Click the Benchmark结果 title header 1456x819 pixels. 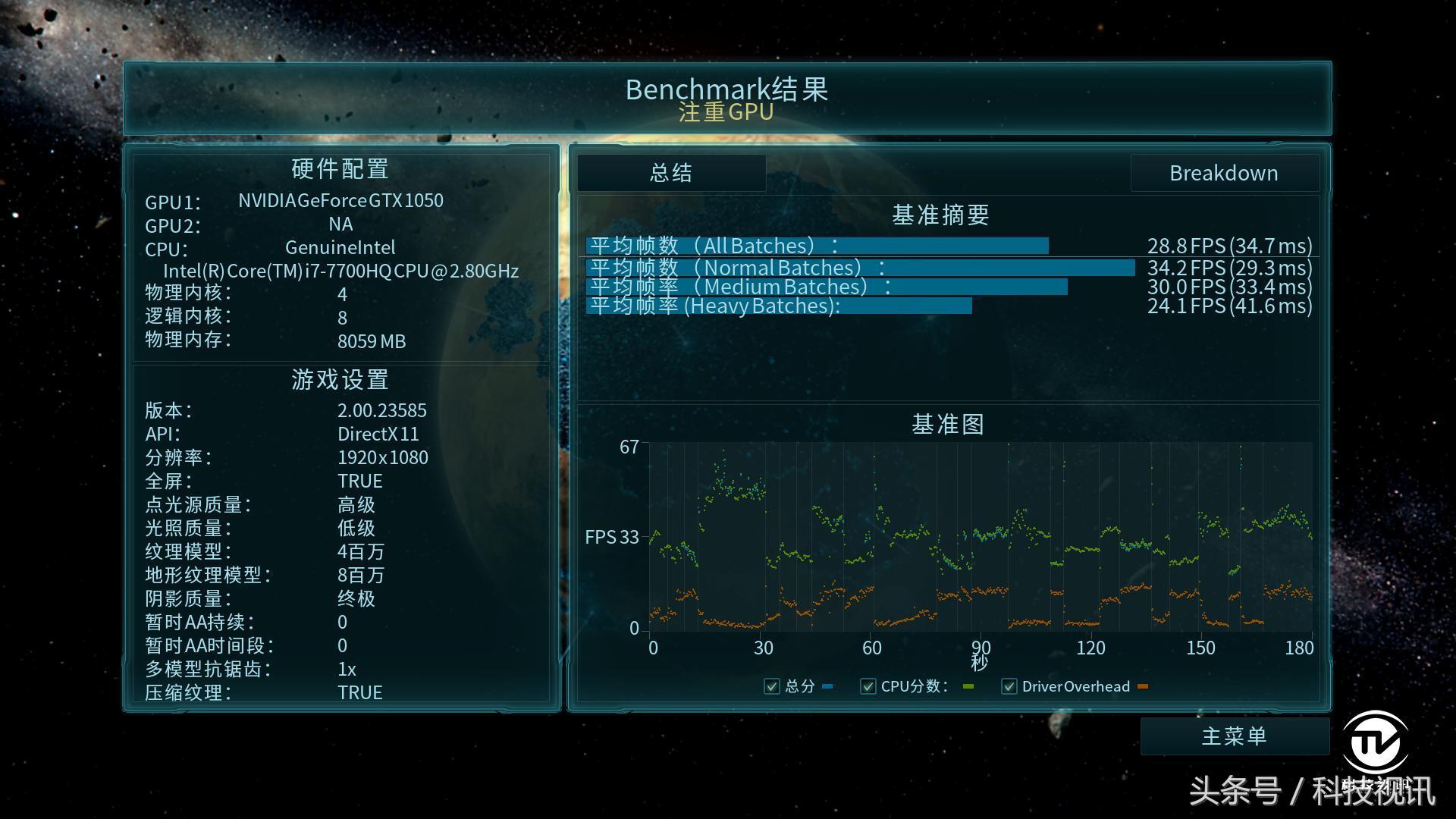[726, 89]
